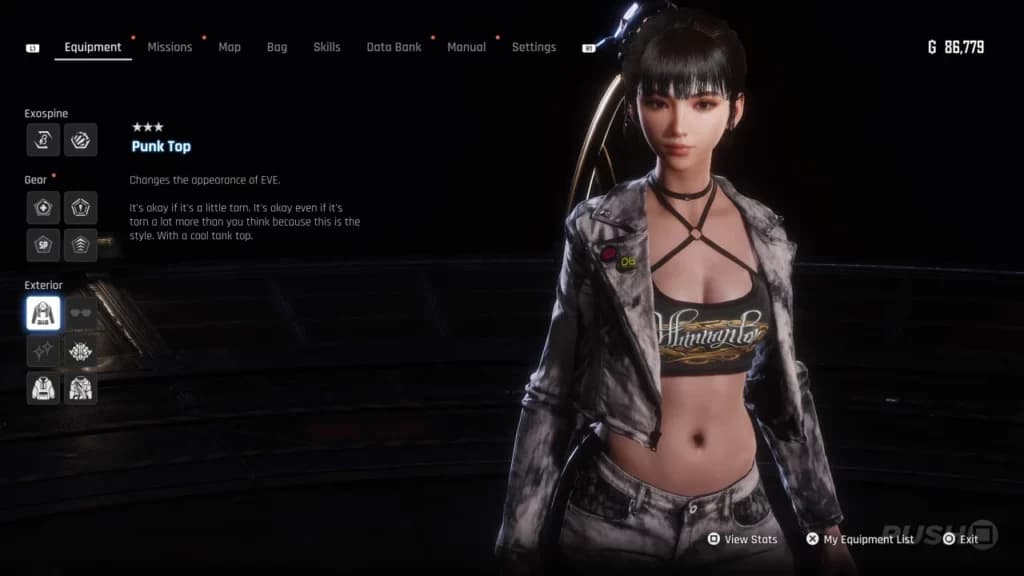Image resolution: width=1024 pixels, height=576 pixels.
Task: Select the SP Gear slot
Action: pos(43,245)
